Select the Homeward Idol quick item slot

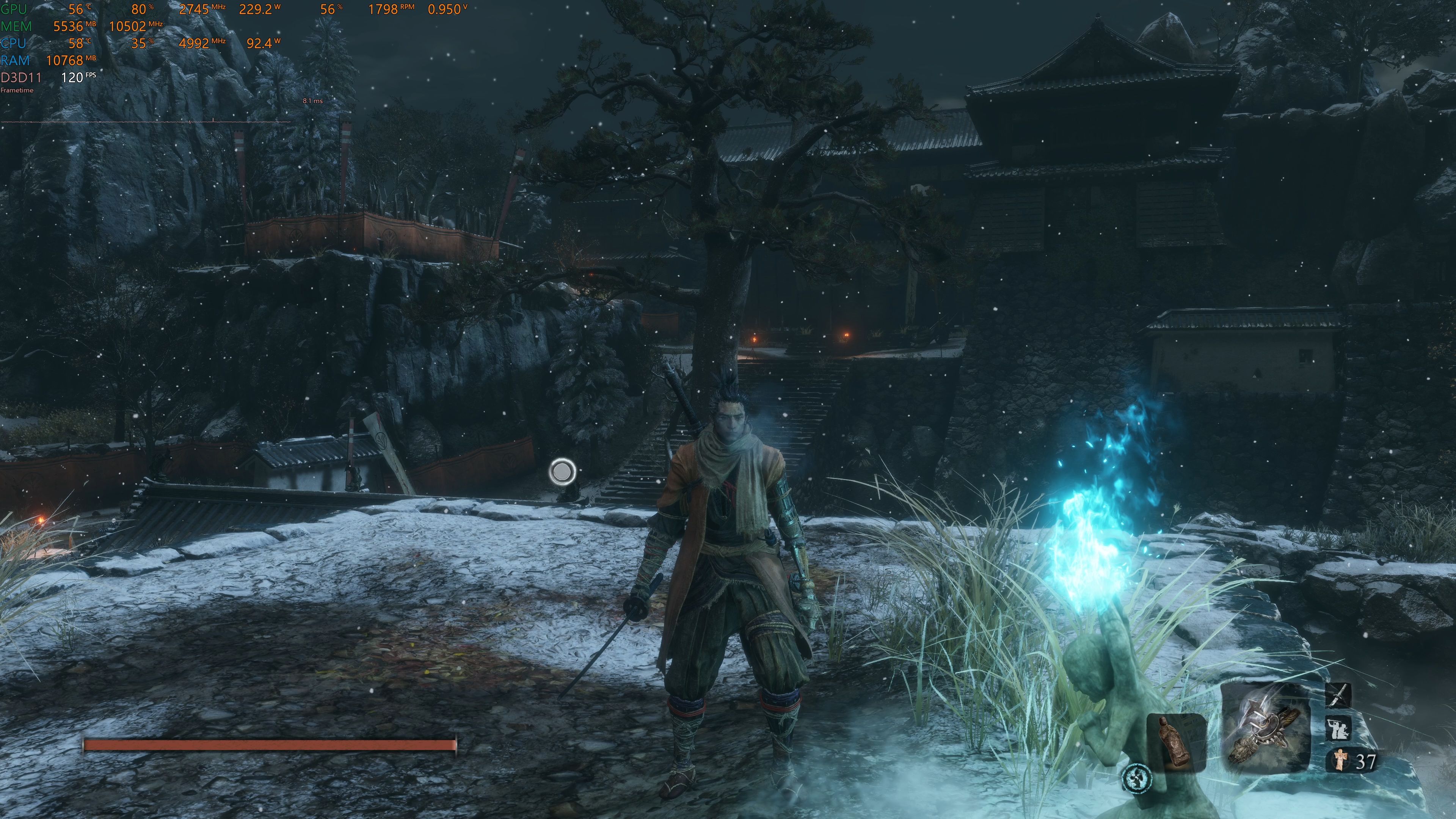pyautogui.click(x=1176, y=741)
